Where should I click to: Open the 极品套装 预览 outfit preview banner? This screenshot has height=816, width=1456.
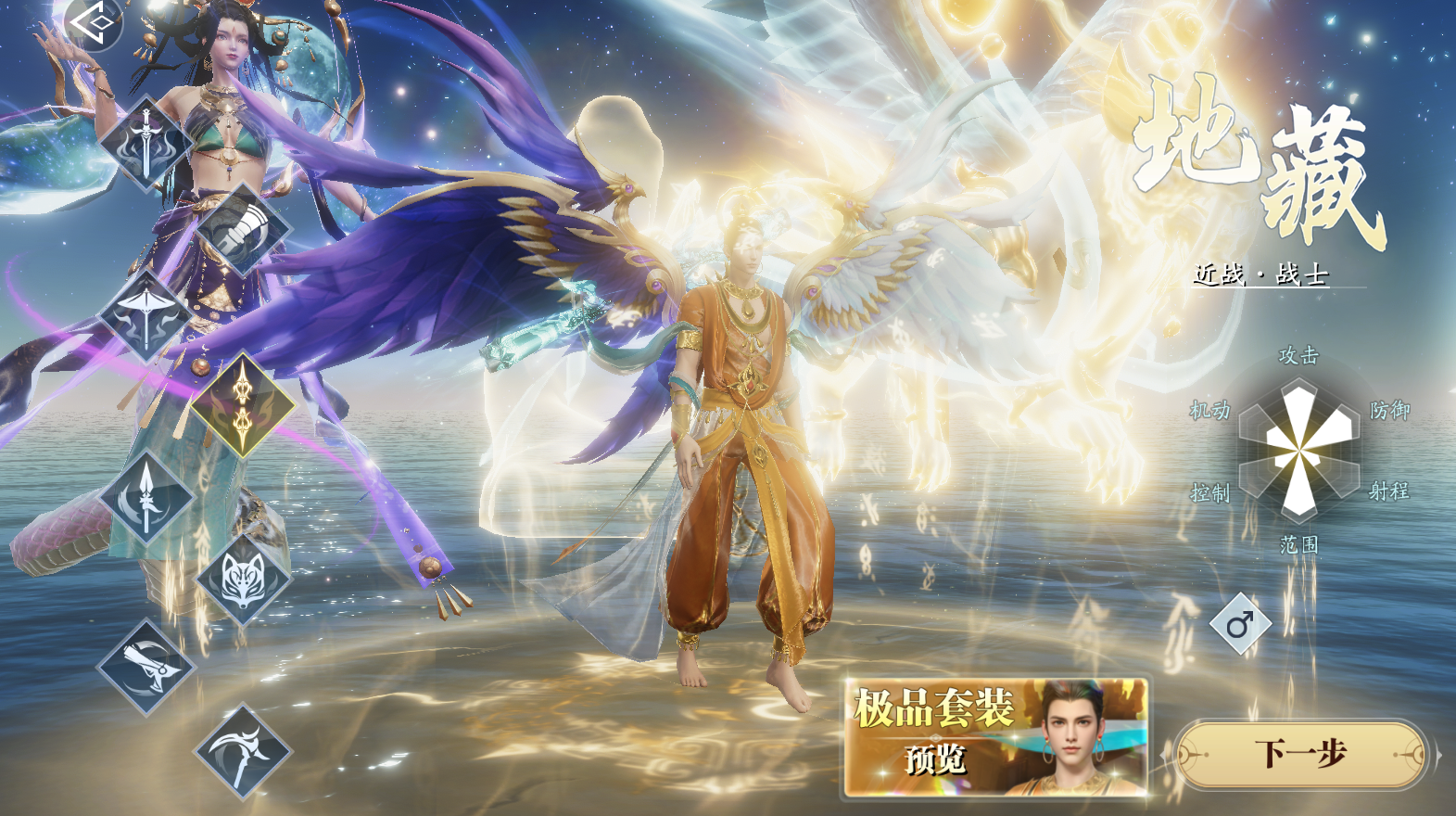(996, 736)
